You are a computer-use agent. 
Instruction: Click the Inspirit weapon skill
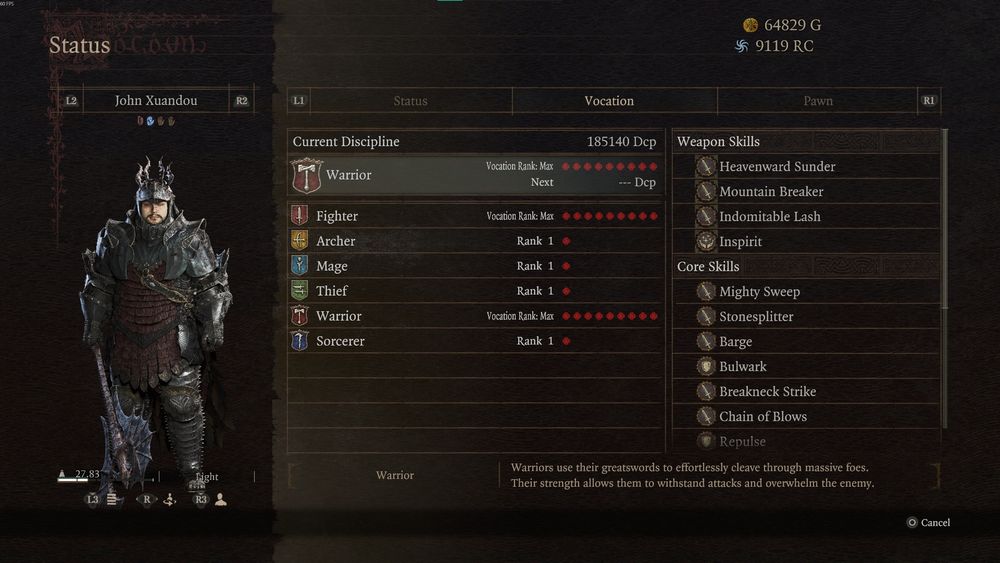pos(740,242)
